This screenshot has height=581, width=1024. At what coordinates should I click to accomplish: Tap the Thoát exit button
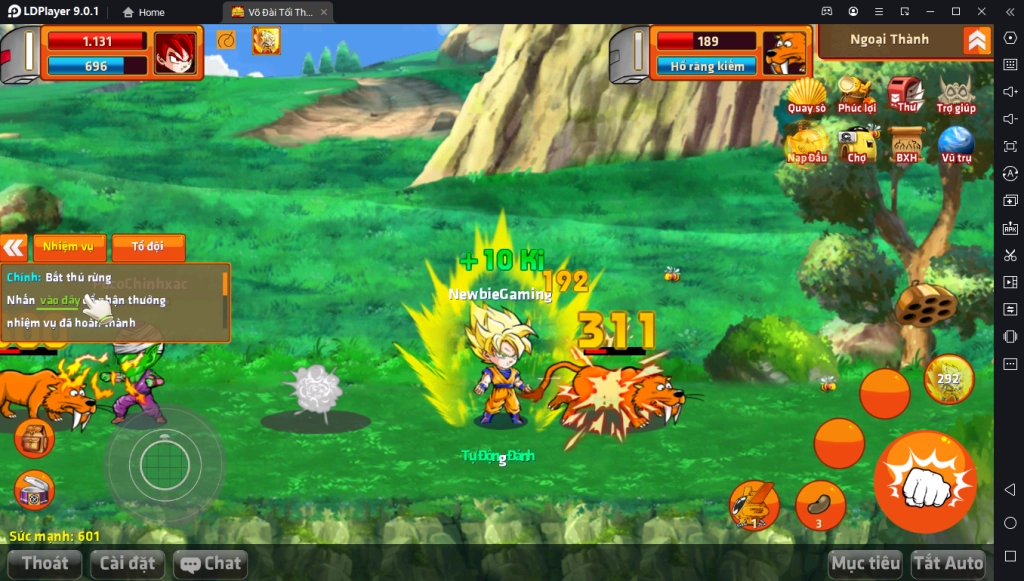(45, 564)
